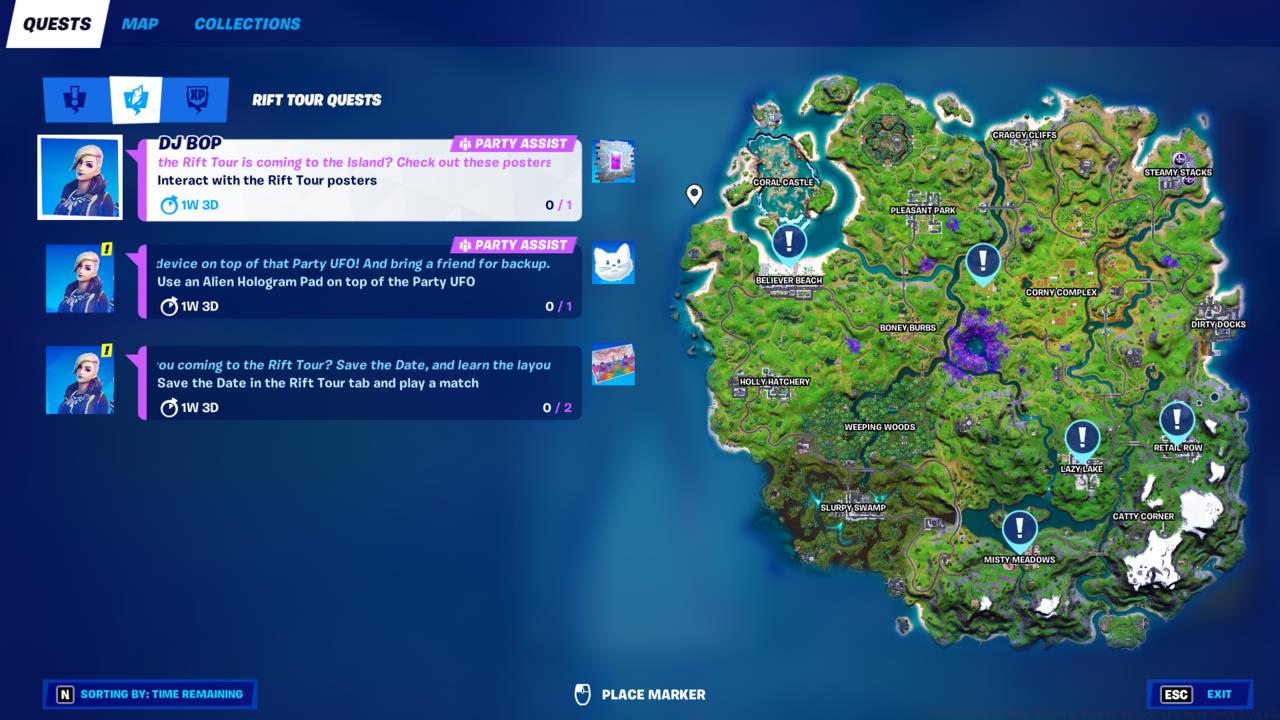The image size is (1280, 720).
Task: Switch to the MAP tab
Action: (x=139, y=24)
